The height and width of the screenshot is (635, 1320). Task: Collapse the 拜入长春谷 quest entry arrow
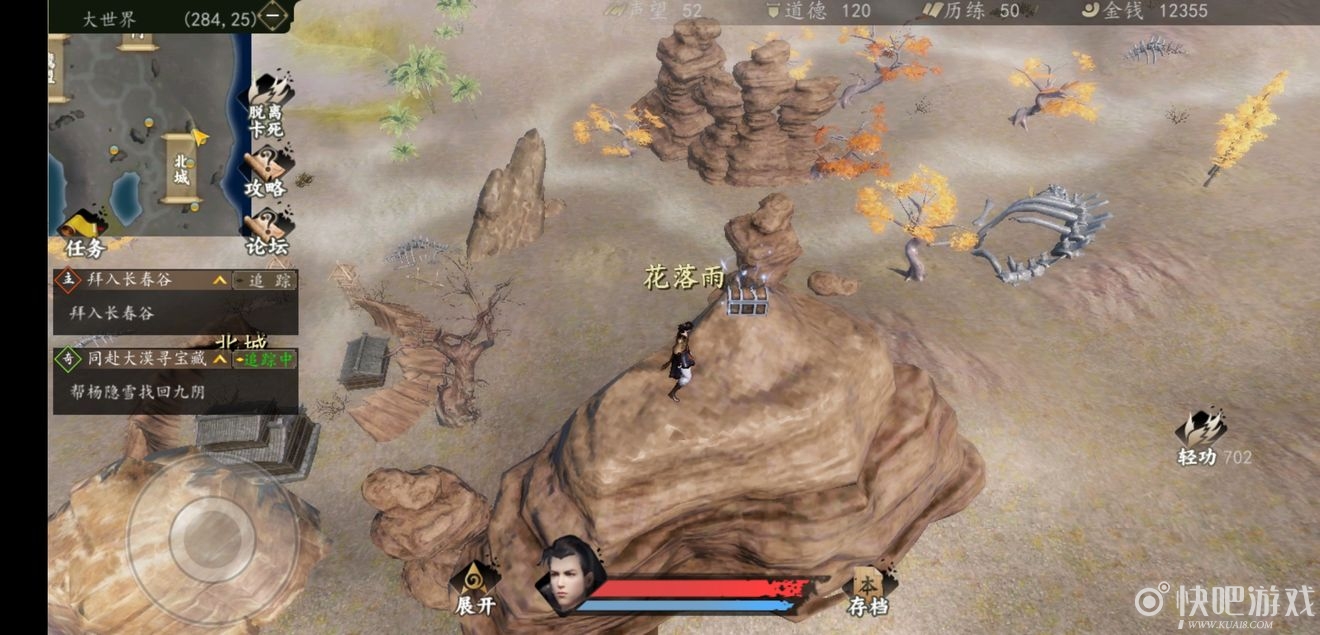[220, 281]
